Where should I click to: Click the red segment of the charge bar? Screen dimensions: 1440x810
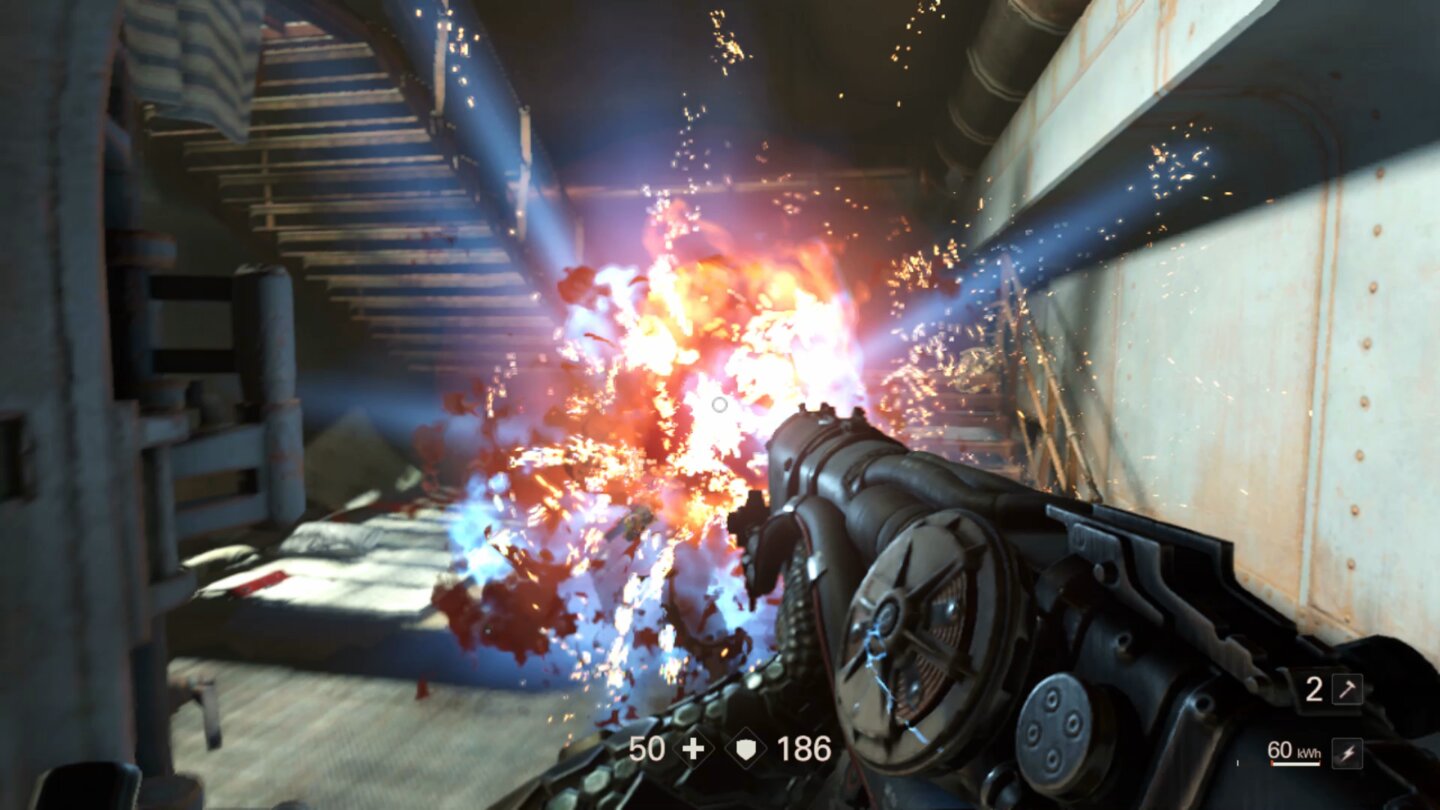click(1272, 762)
